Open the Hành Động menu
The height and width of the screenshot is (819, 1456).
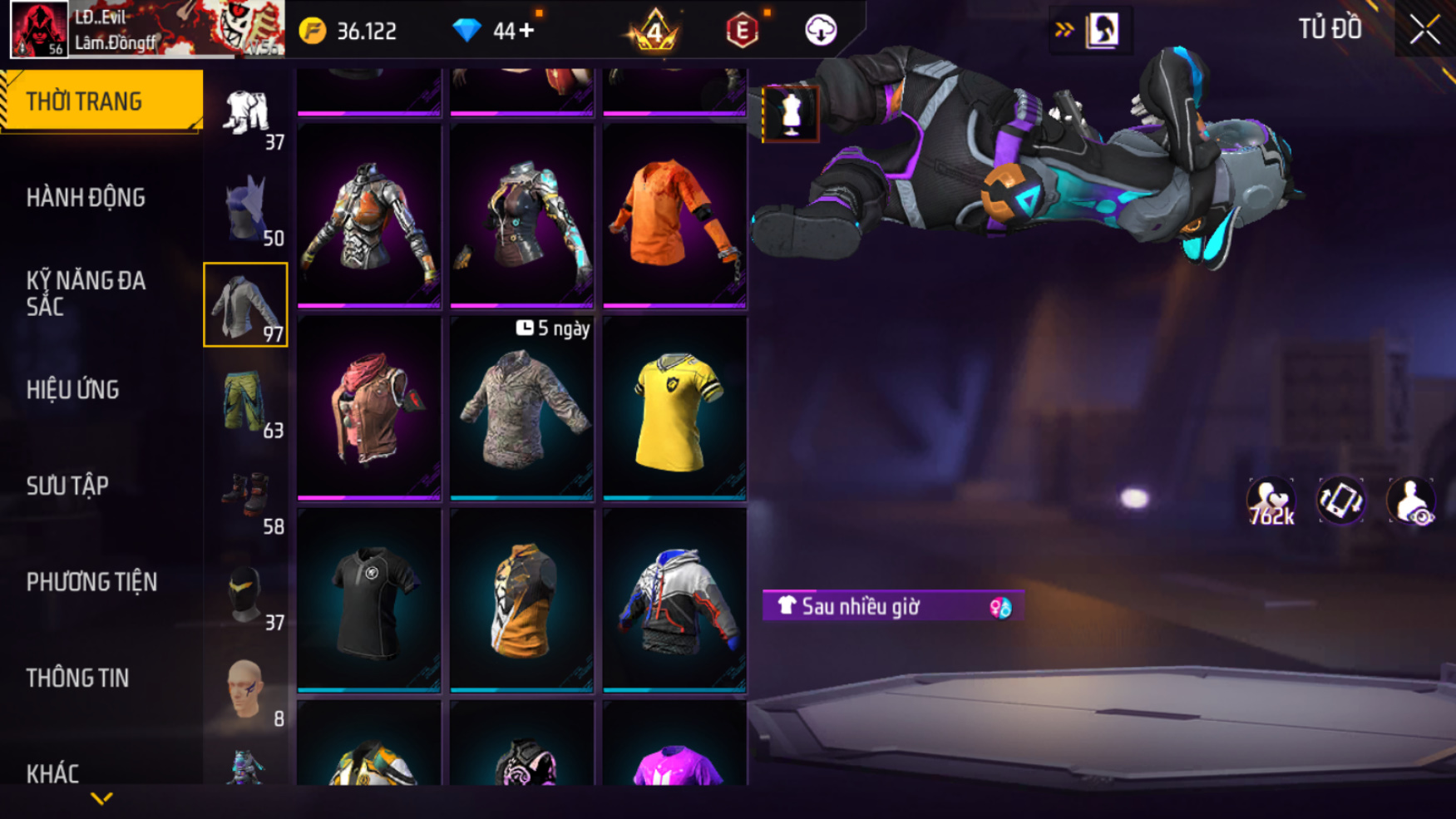coord(86,198)
